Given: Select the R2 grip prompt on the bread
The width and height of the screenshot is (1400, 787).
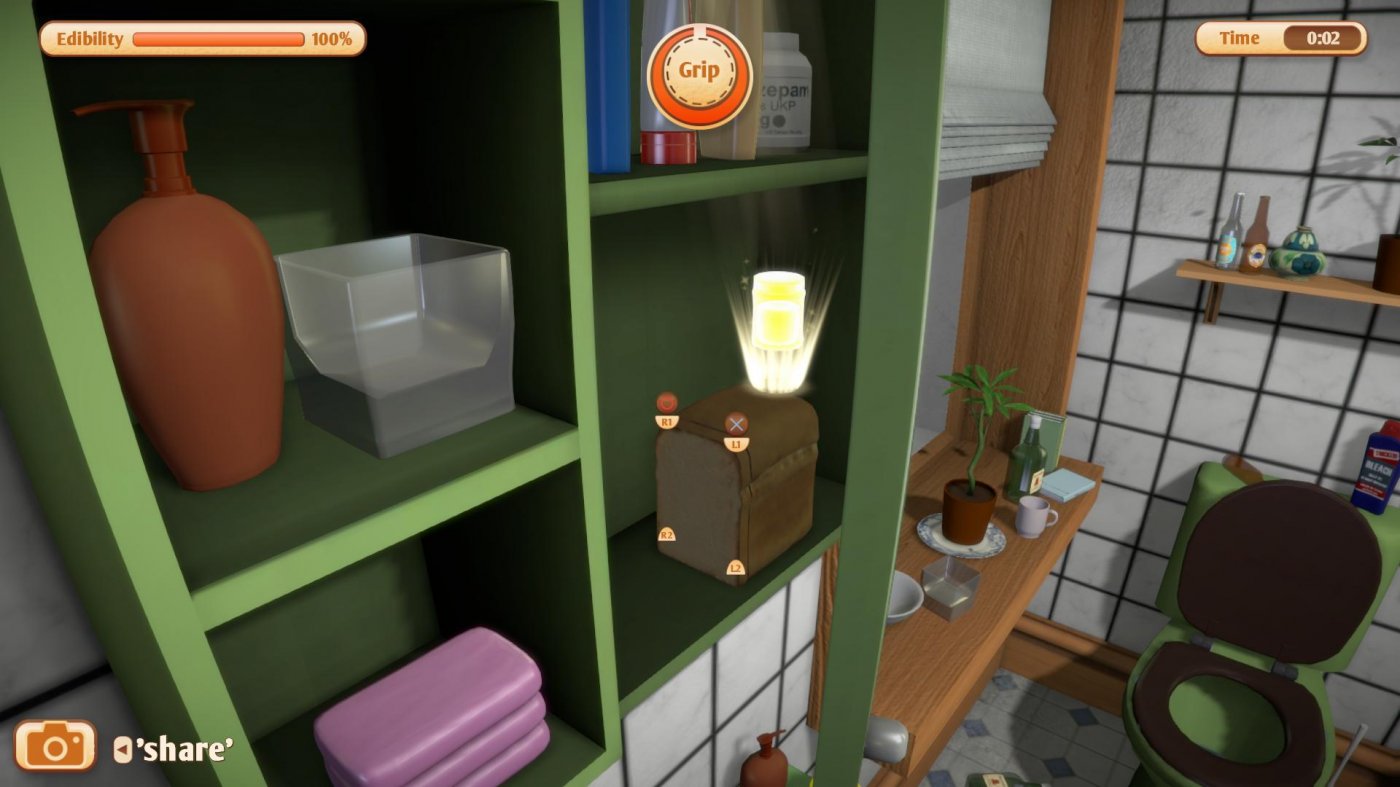Looking at the screenshot, I should pos(666,537).
